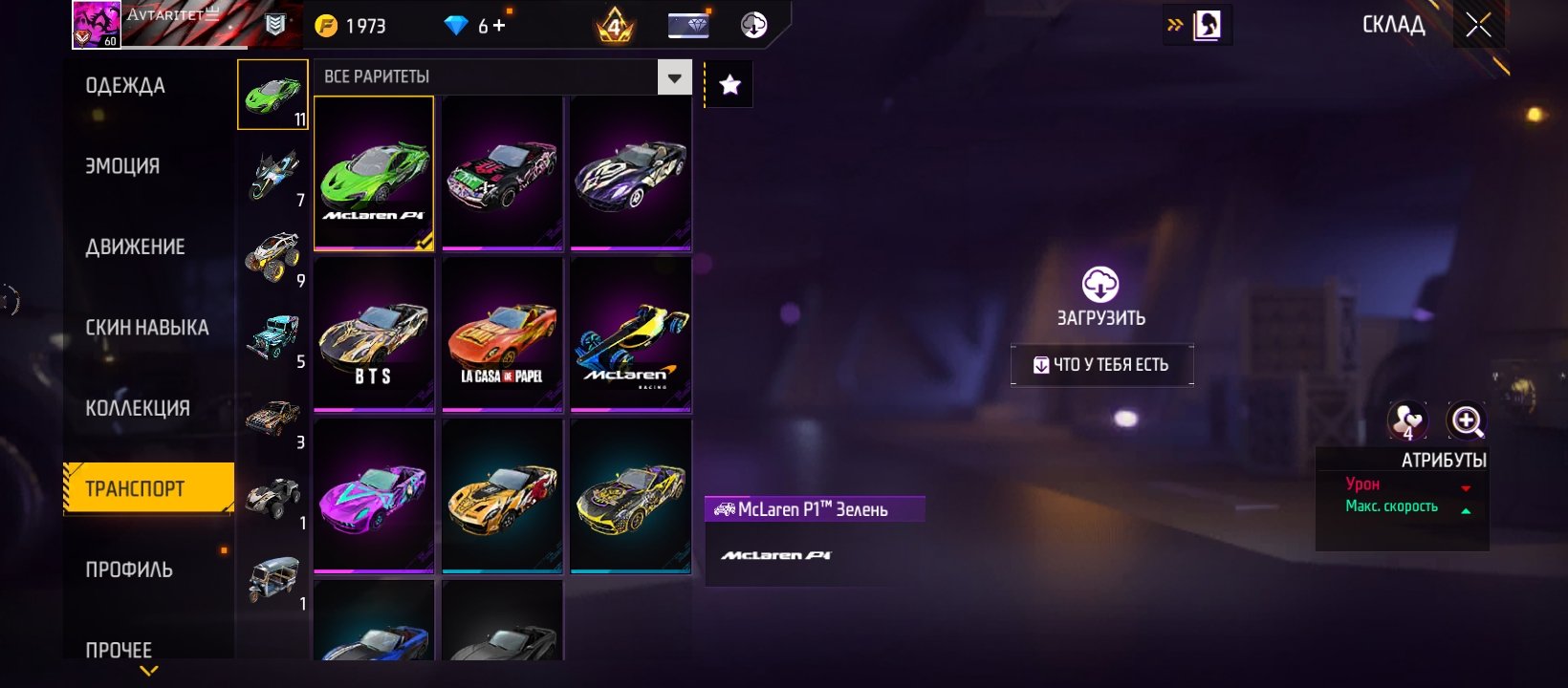Viewport: 1568px width, 688px height.
Task: Toggle the star favorites filter
Action: point(730,85)
